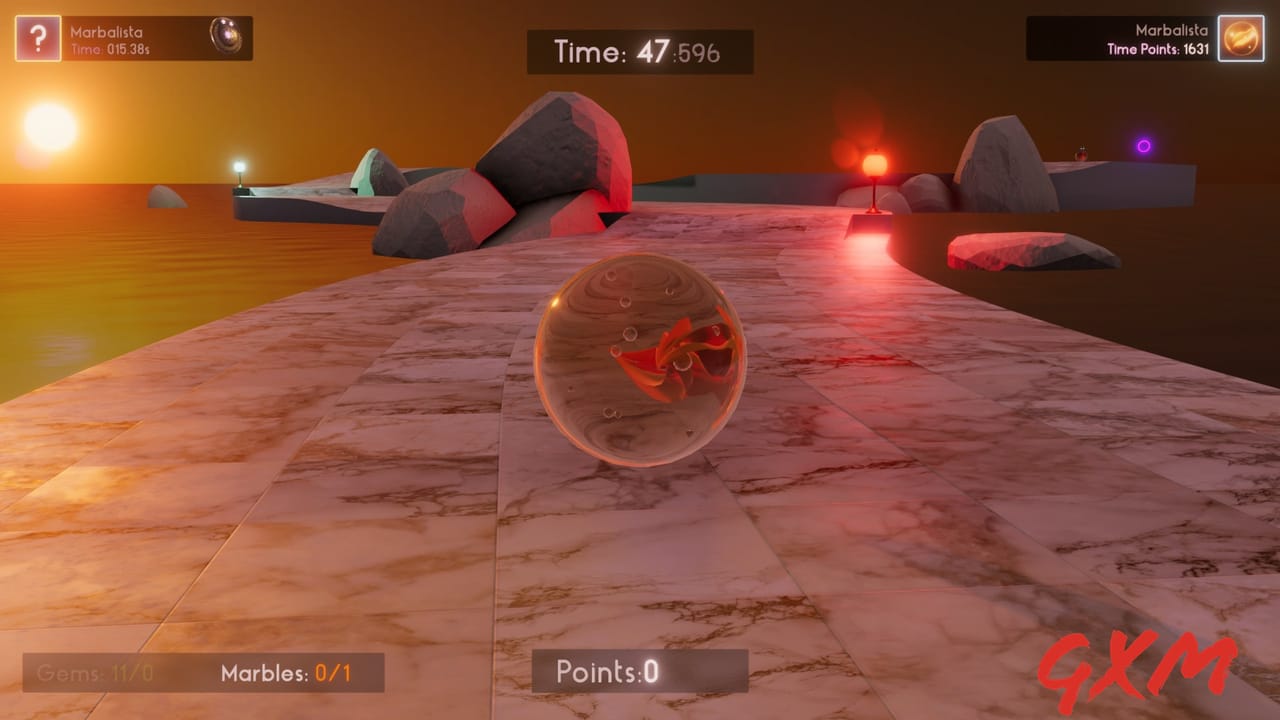Screen dimensions: 1280x720
Task: Enable the purple portal ring on the horizon
Action: pyautogui.click(x=1146, y=148)
